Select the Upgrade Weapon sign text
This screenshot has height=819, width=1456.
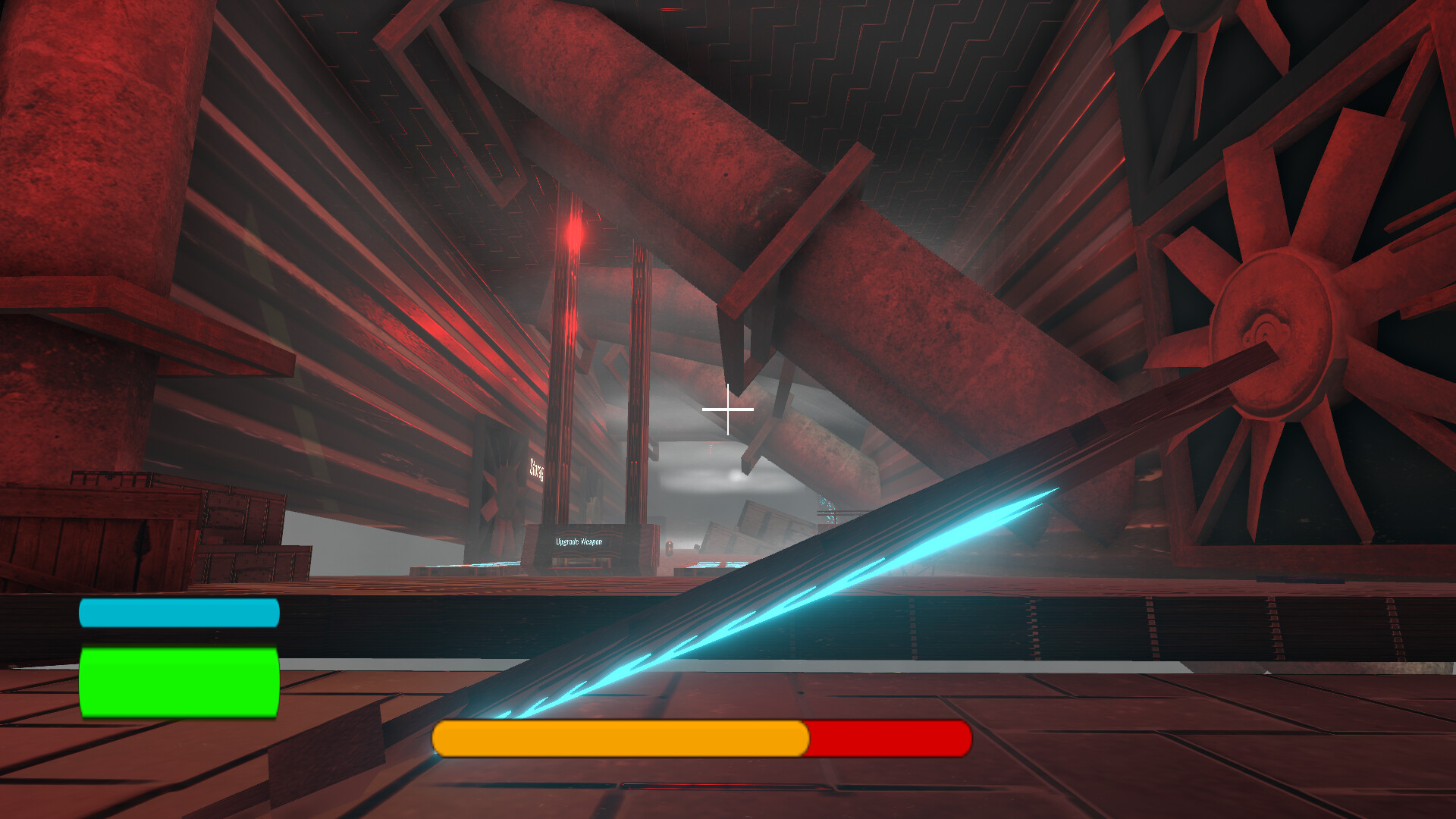click(578, 541)
